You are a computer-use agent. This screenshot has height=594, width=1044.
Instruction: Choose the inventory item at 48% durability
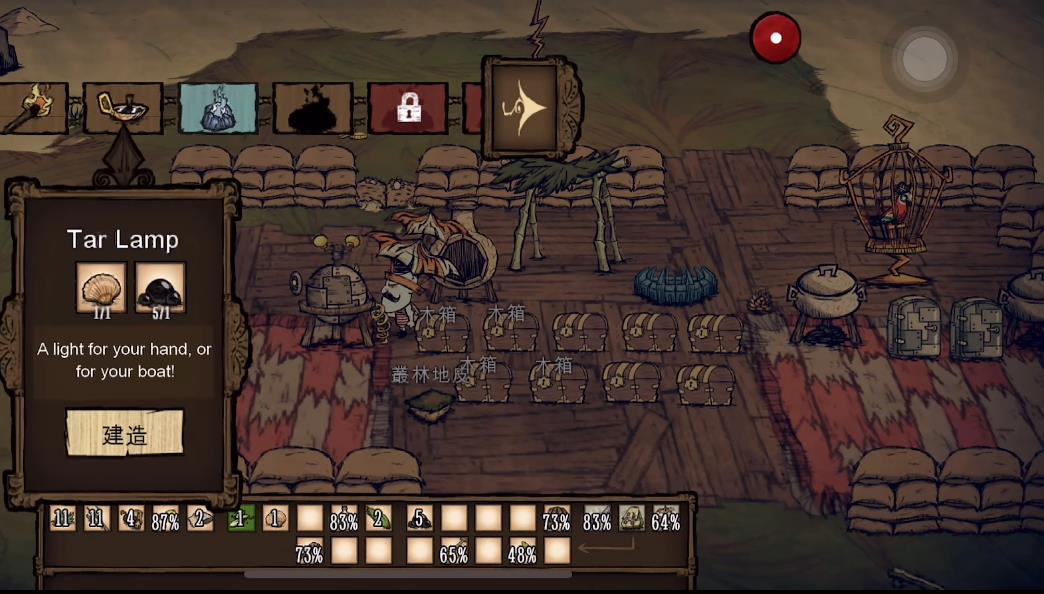(522, 552)
